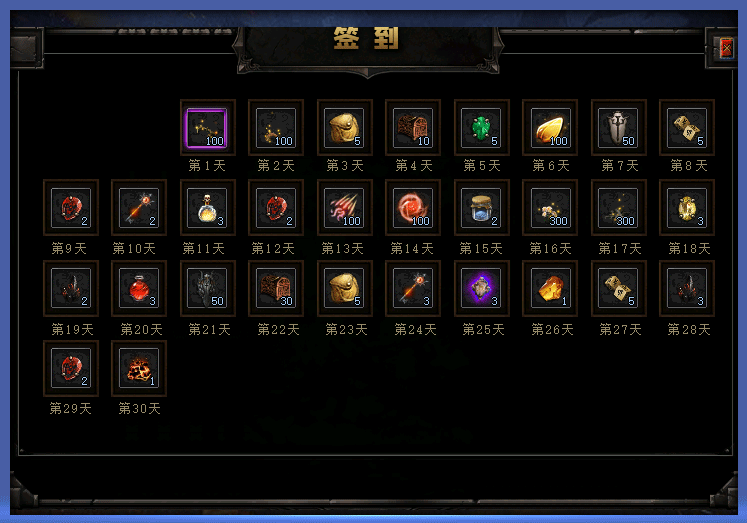The height and width of the screenshot is (523, 747).
Task: Choose the Day 21 dark armor reward
Action: [207, 288]
